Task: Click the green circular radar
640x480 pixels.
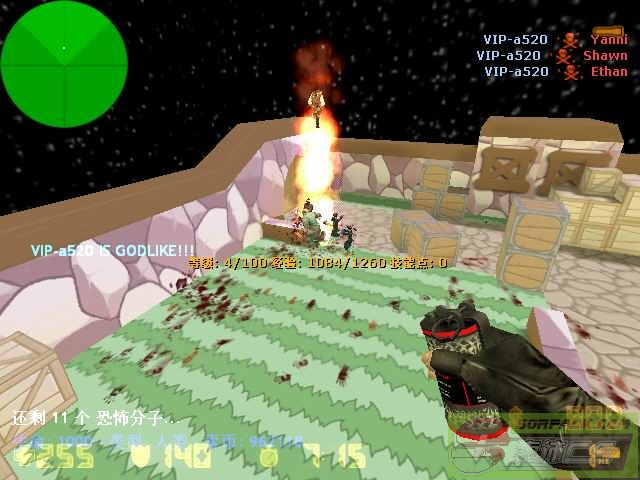Action: (x=64, y=48)
